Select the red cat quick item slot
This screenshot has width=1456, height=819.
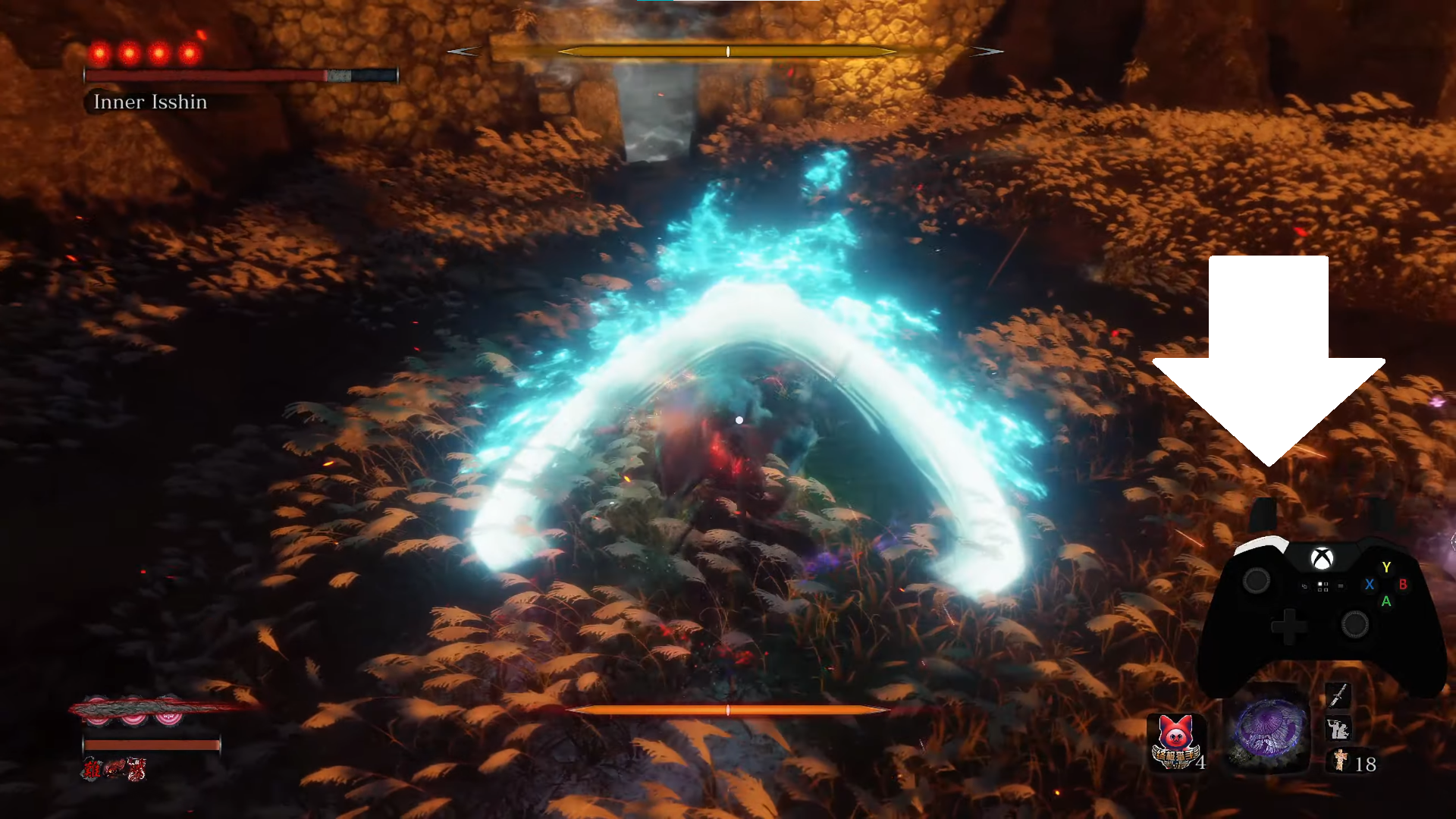click(1175, 741)
